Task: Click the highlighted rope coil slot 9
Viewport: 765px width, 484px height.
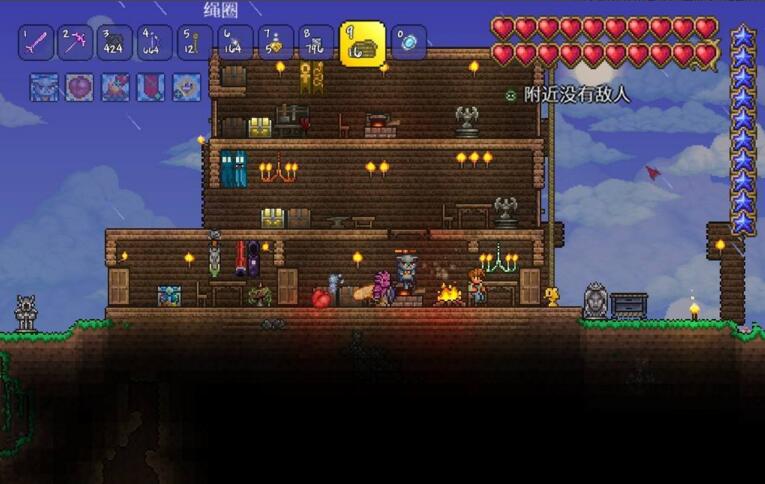Action: pos(362,44)
